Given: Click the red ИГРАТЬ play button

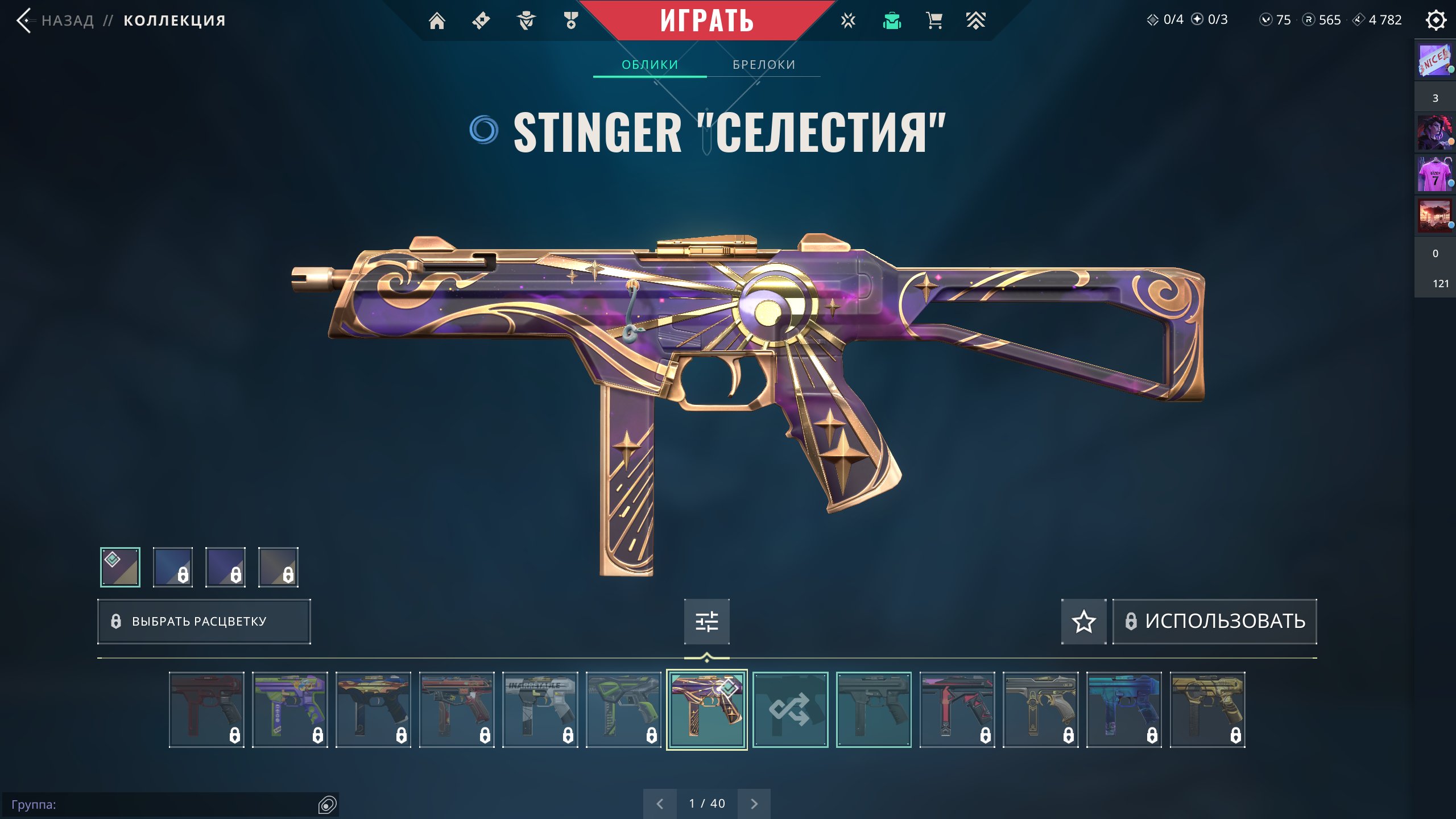Looking at the screenshot, I should click(x=706, y=21).
